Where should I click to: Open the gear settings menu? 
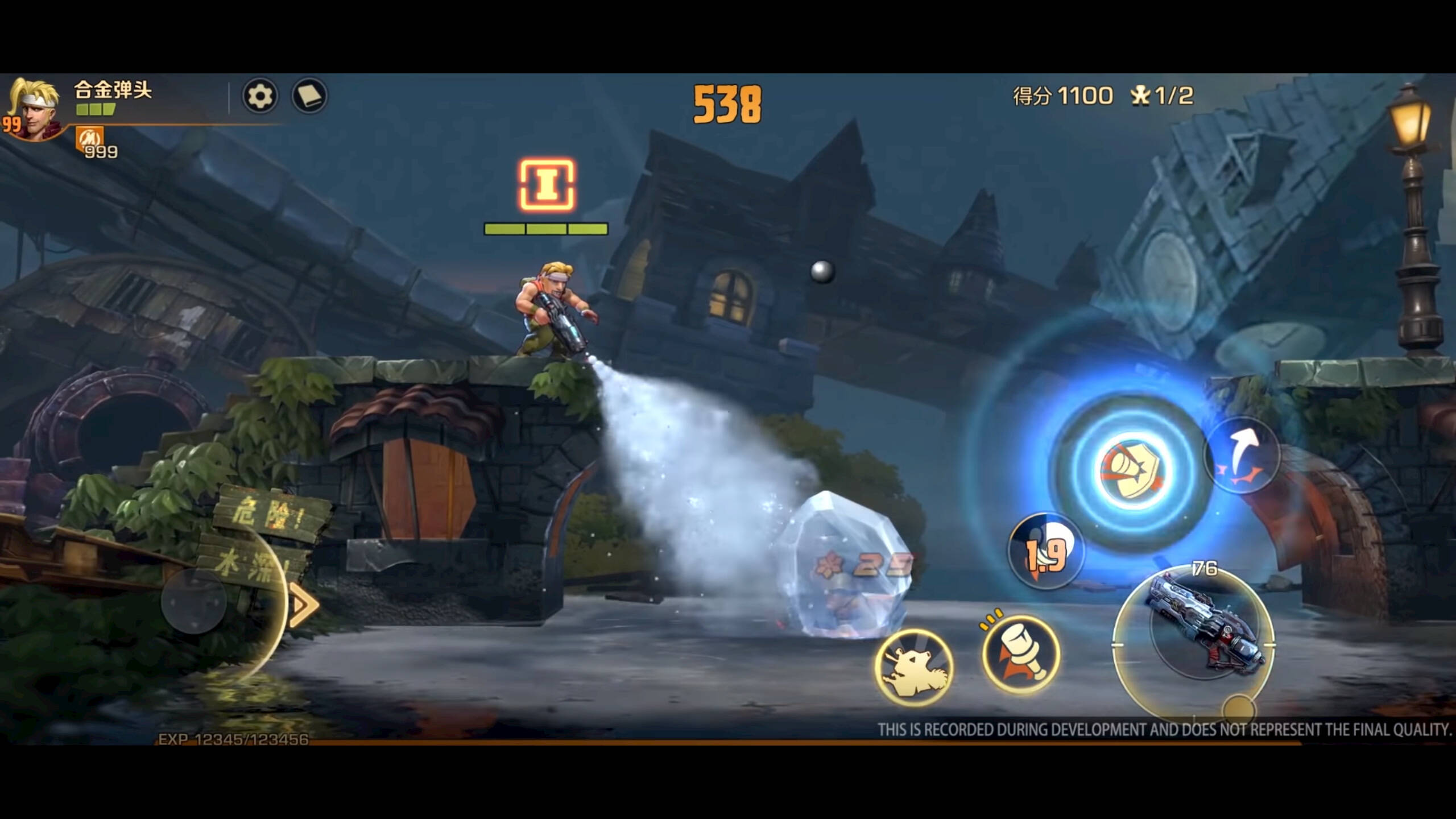260,96
